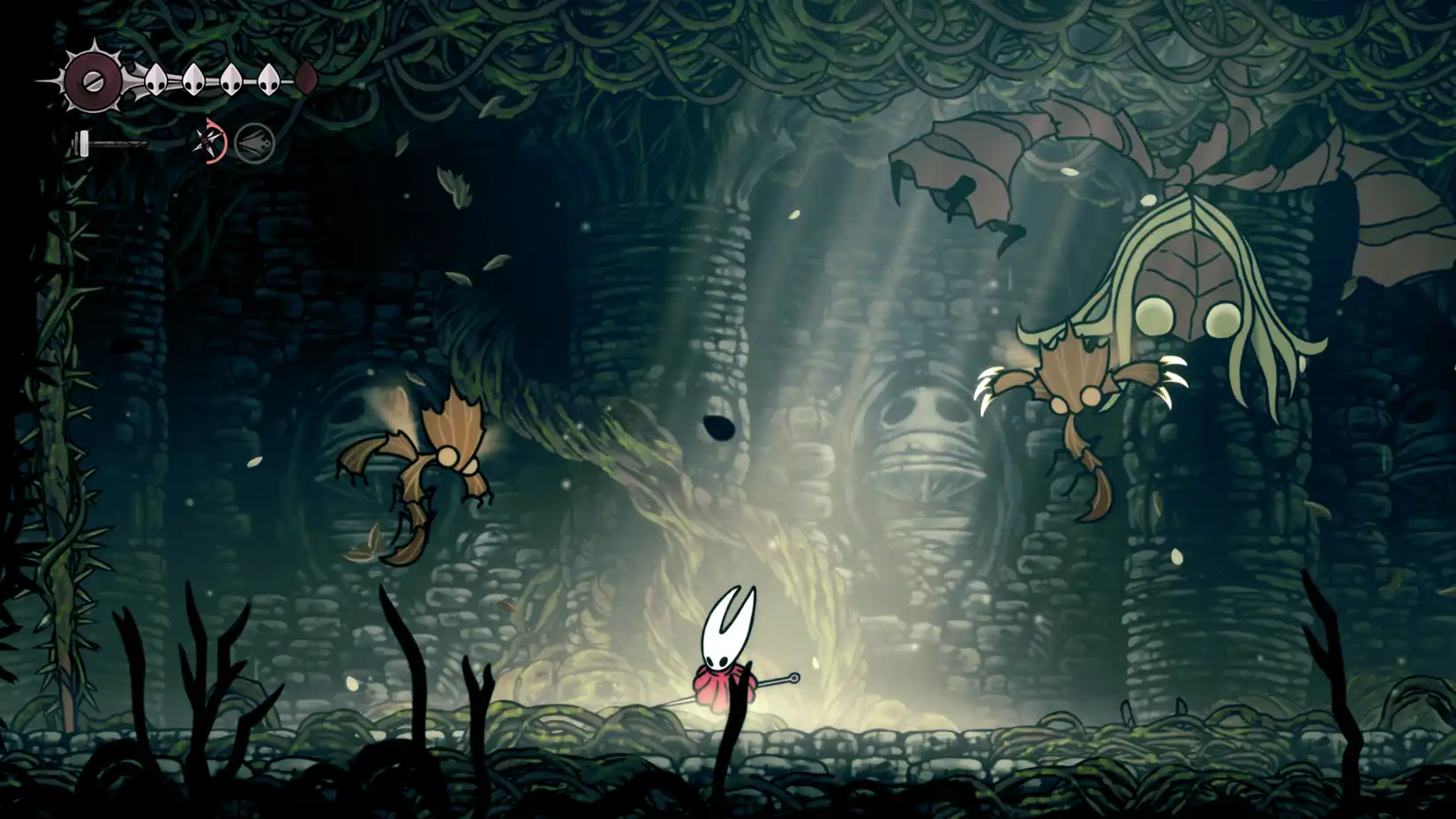Click the first white health mask
Screen dimensions: 1456x819
tap(154, 78)
